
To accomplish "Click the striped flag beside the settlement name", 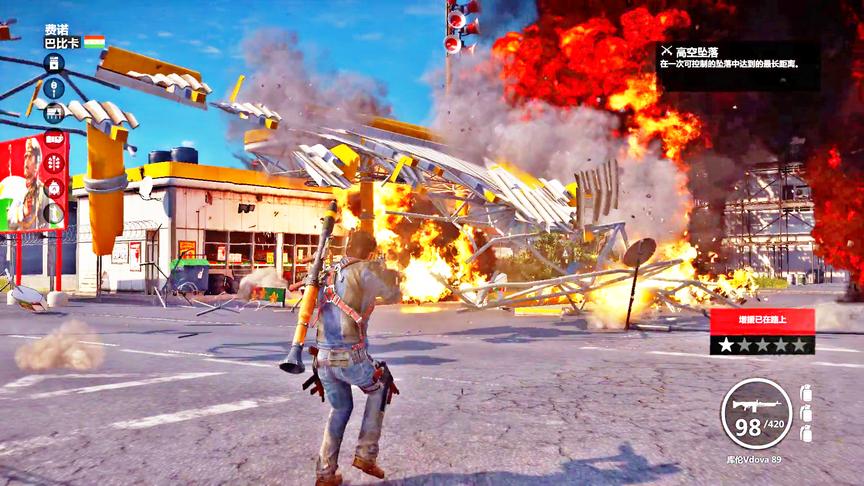I will (x=94, y=42).
